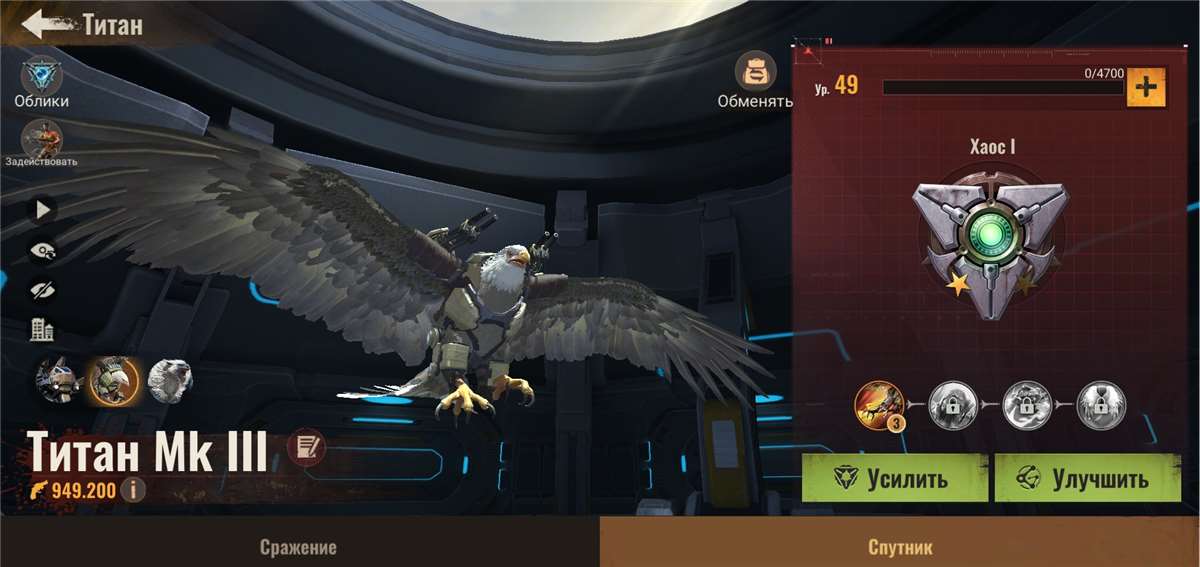1200x567 pixels.
Task: Click the orange plus button beside experience bar
Action: pos(1146,88)
